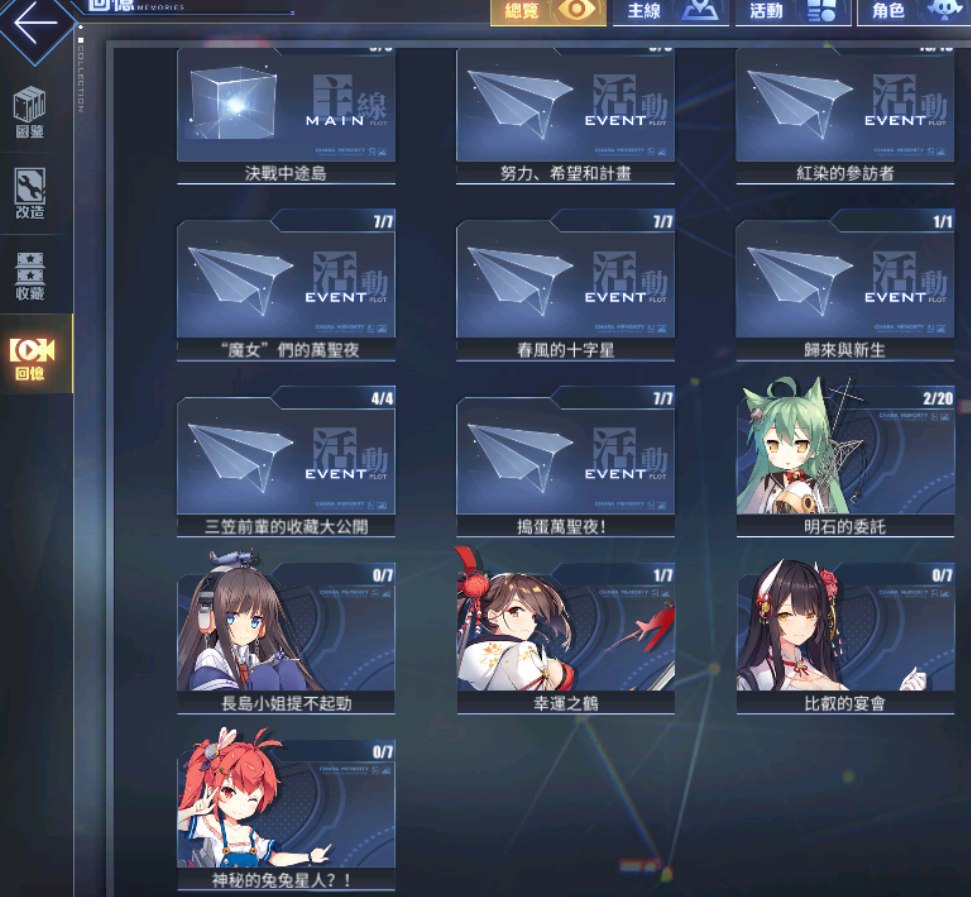
Task: Open the 歸來與新生 event memory
Action: pyautogui.click(x=845, y=285)
